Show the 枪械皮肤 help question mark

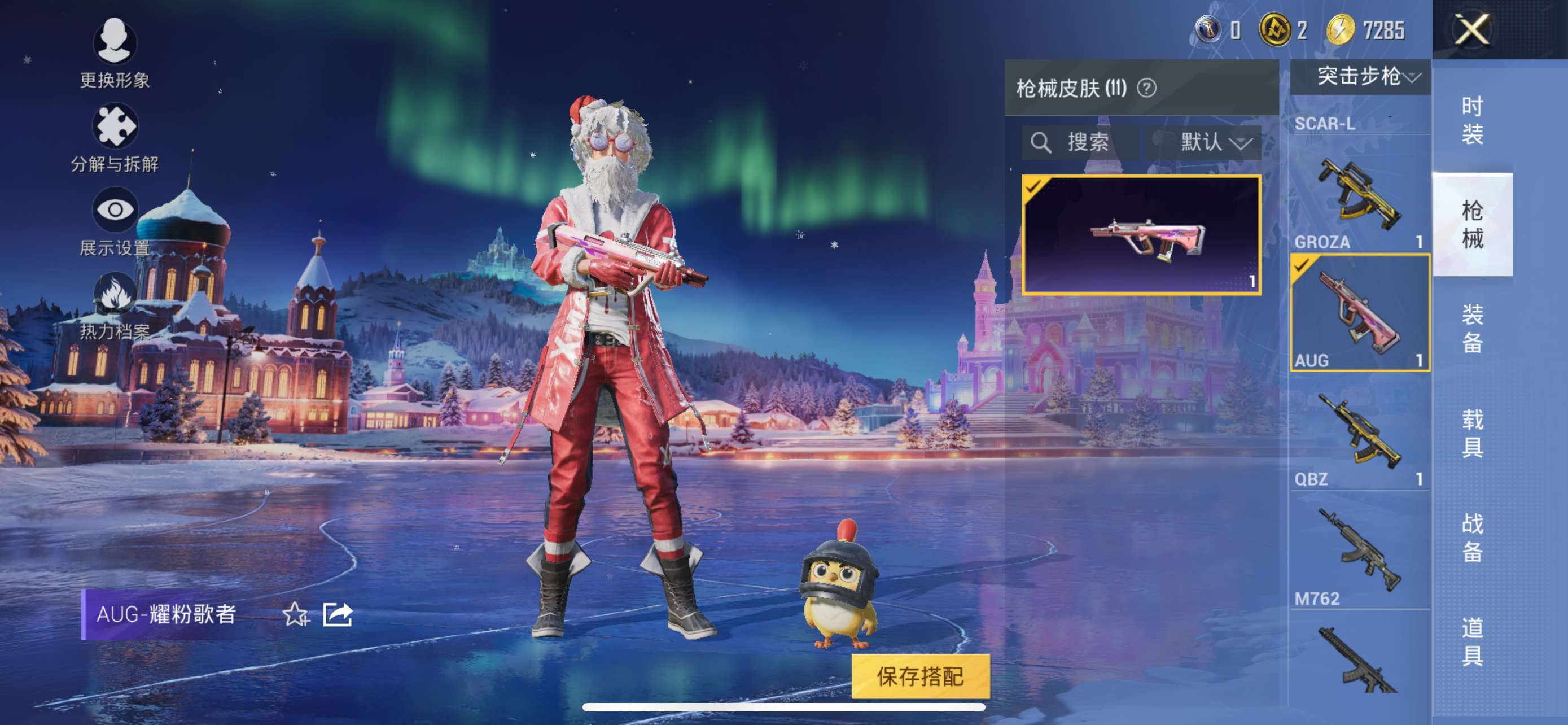[x=1147, y=88]
